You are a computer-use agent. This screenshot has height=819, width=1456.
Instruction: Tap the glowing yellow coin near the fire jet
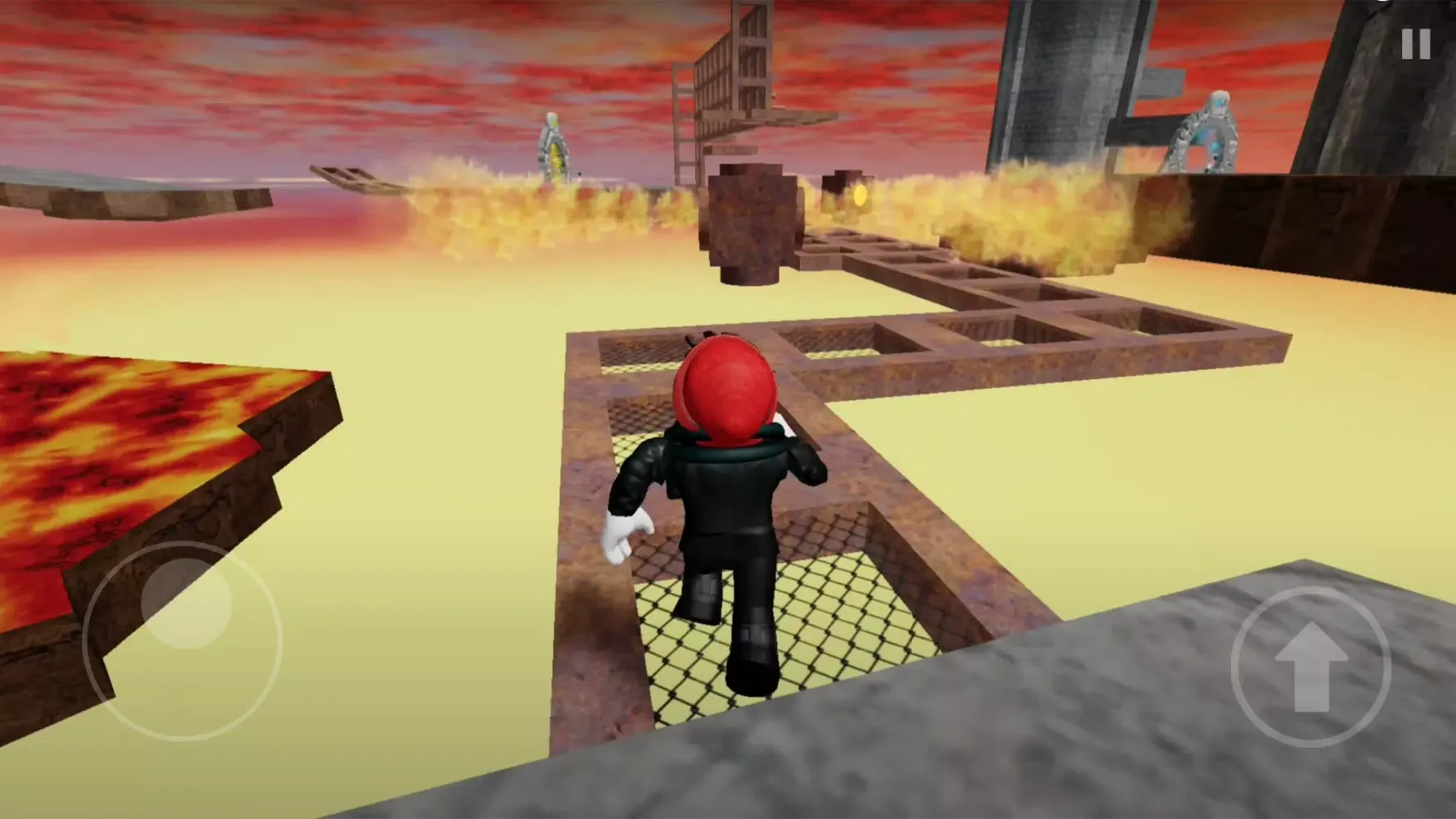[859, 196]
